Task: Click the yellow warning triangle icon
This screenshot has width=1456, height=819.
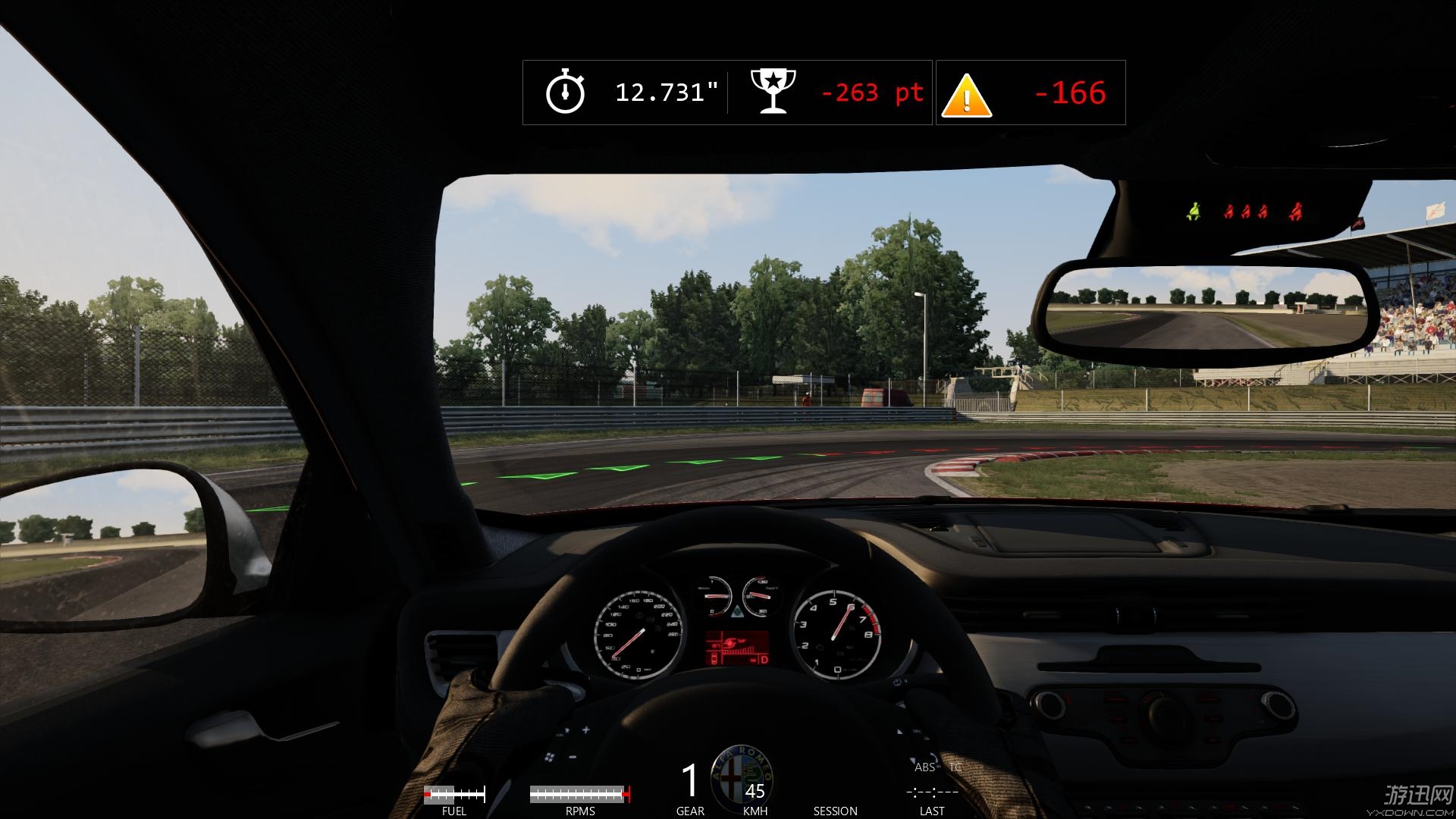Action: pyautogui.click(x=966, y=96)
